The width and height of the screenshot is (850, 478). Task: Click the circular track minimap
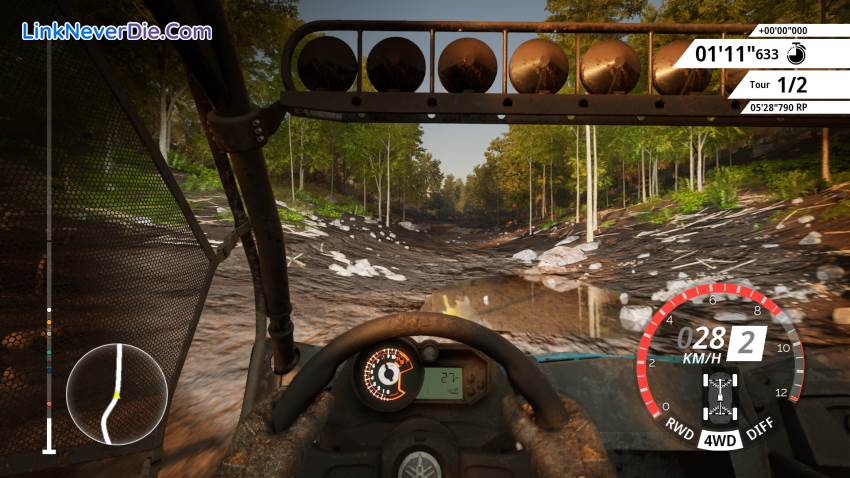116,394
